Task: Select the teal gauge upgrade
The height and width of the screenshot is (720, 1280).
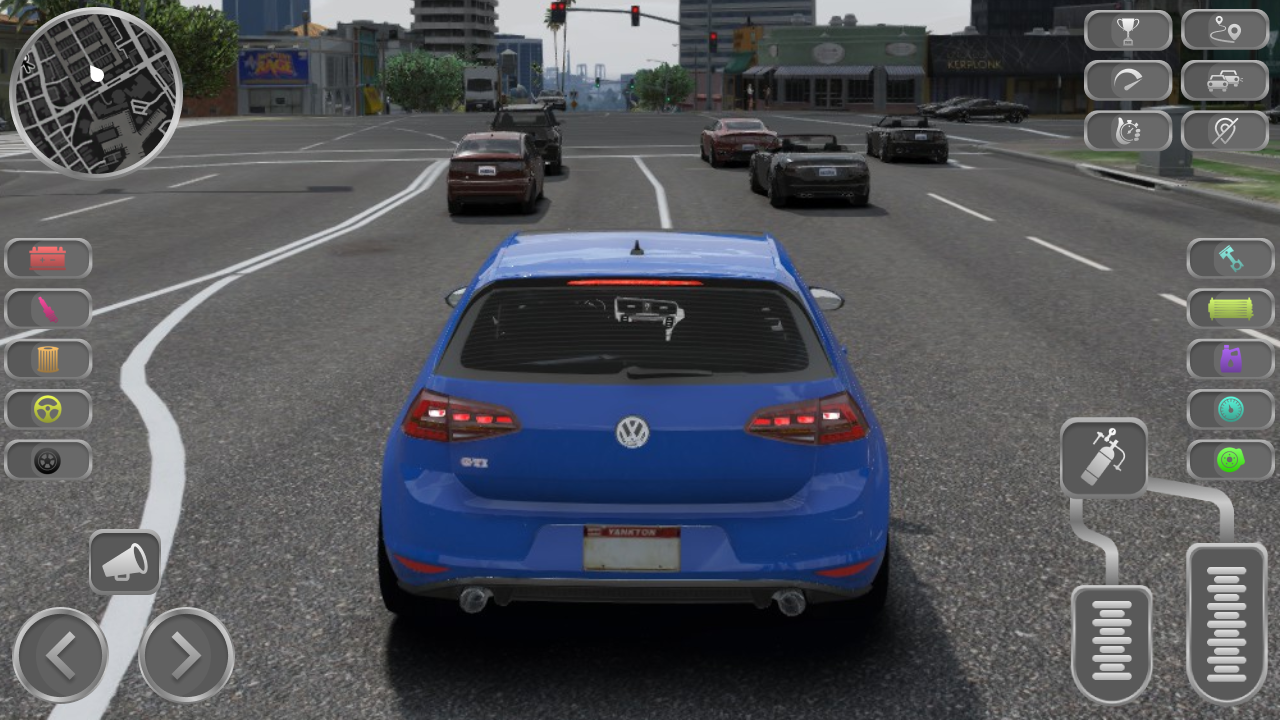Action: coord(1229,410)
